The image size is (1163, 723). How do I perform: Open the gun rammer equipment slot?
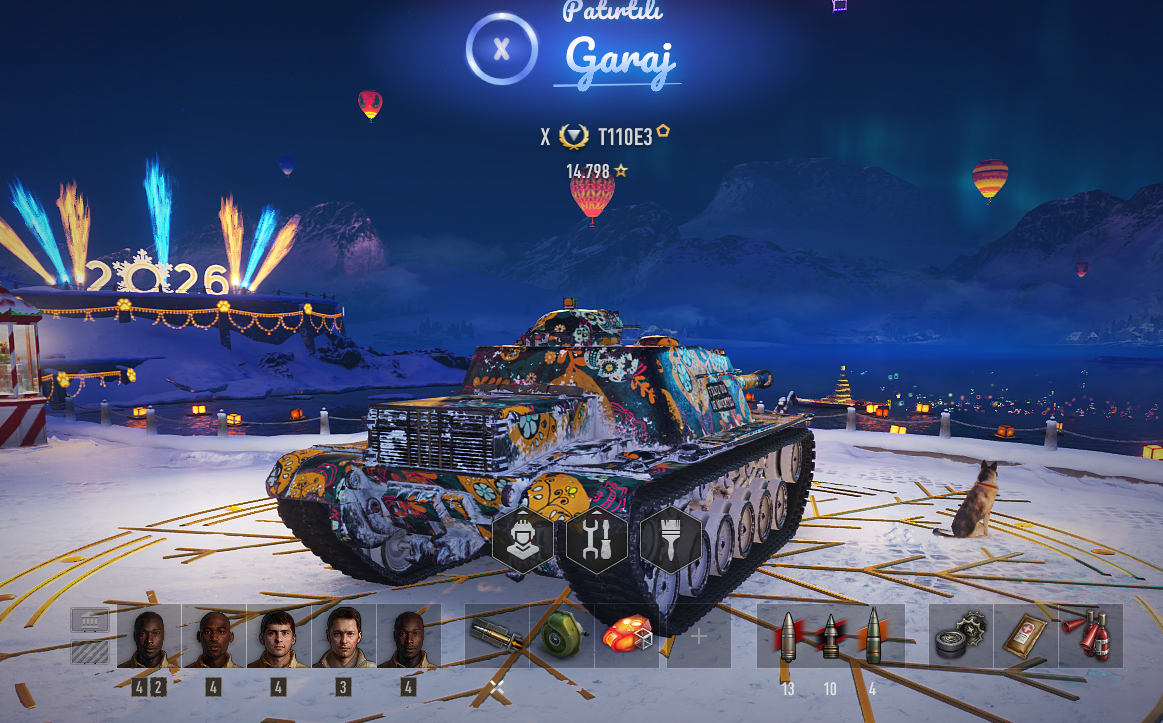click(x=497, y=636)
